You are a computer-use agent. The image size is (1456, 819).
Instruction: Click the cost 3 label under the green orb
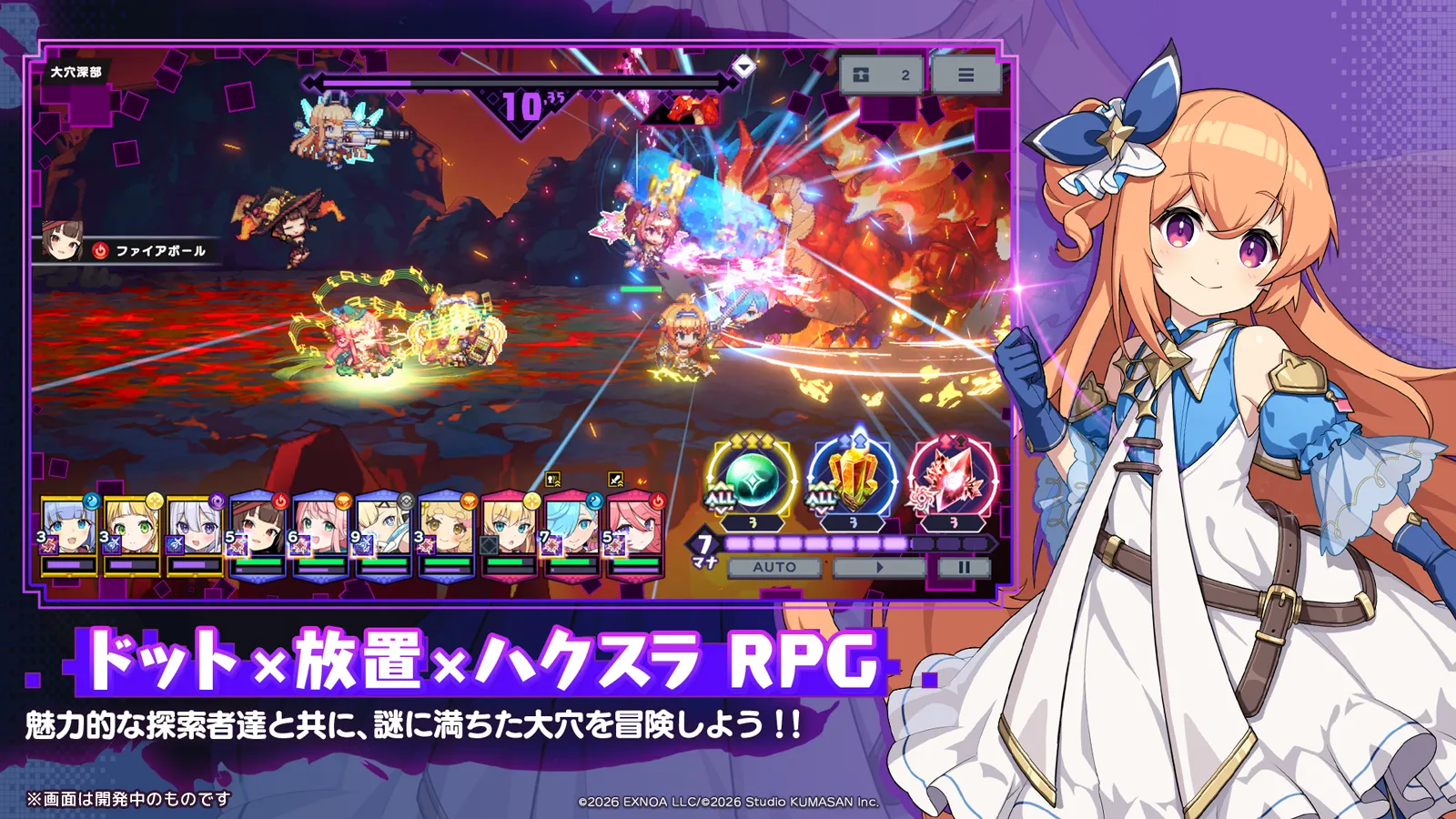[x=753, y=522]
